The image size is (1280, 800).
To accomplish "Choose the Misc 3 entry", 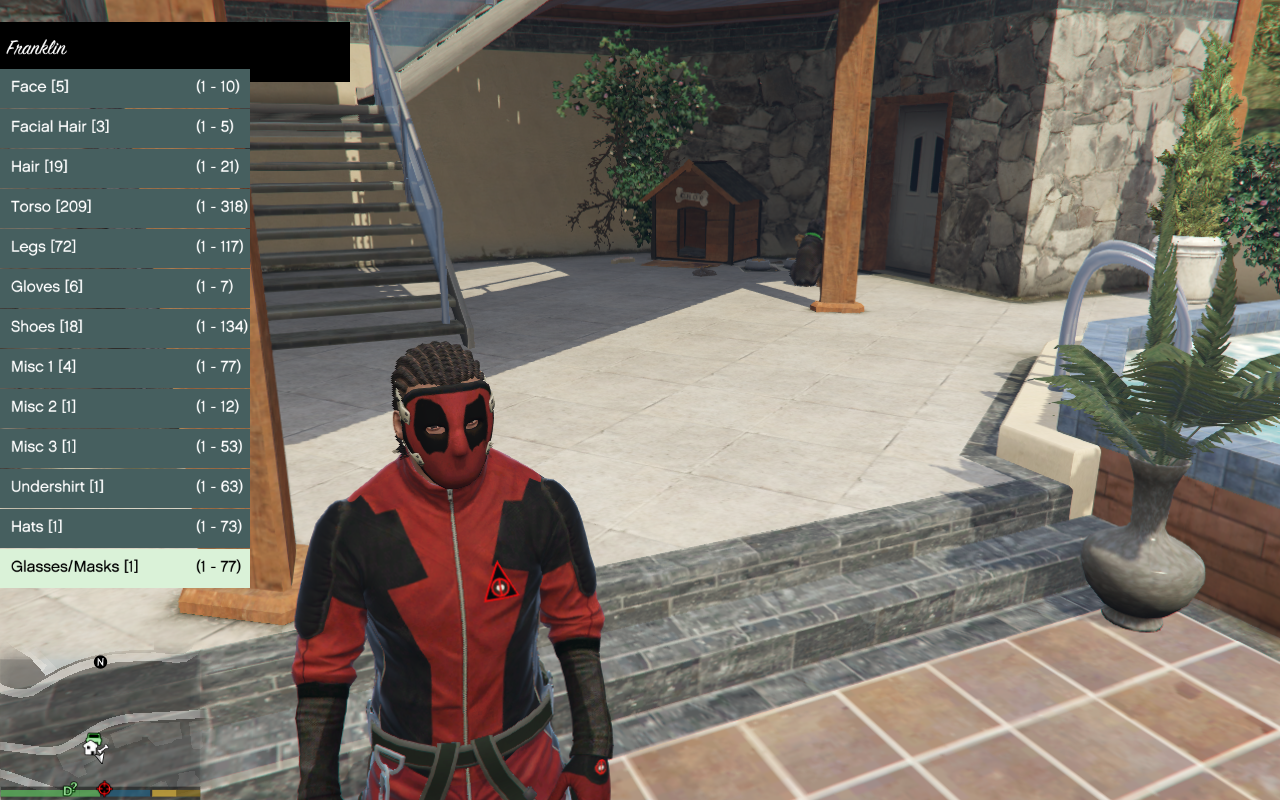I will pos(125,447).
